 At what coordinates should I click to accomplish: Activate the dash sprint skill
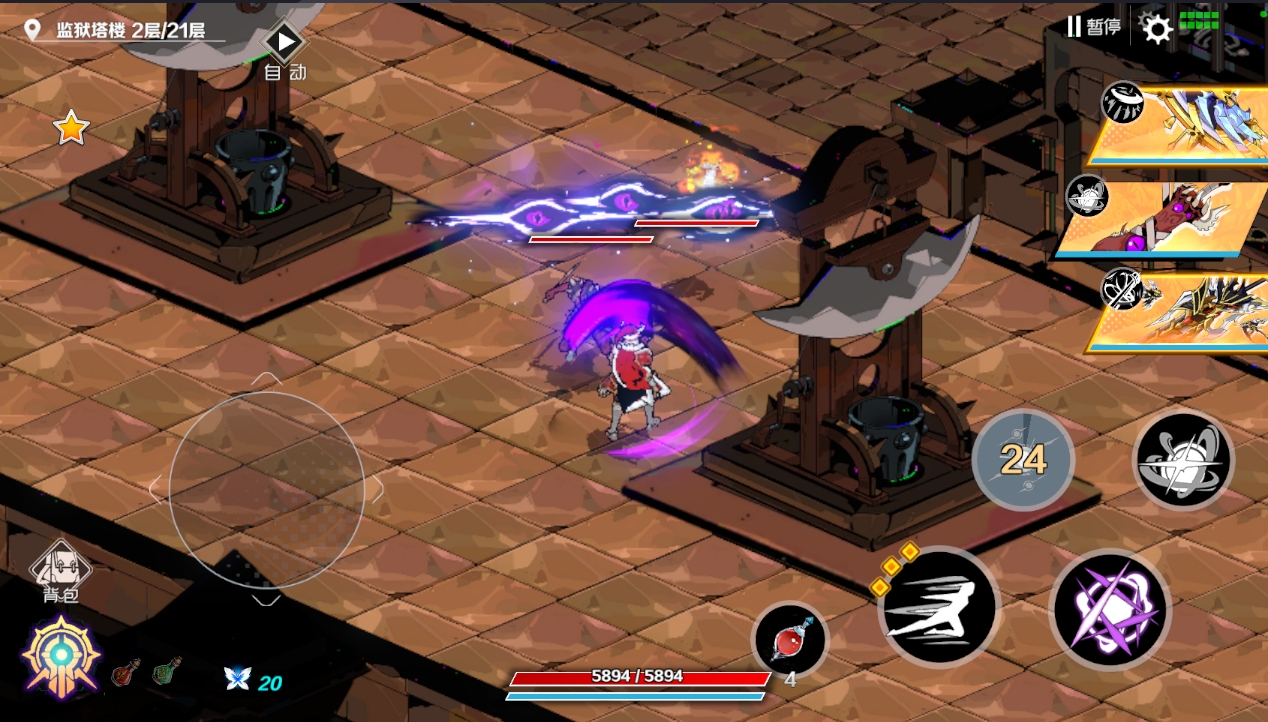coord(938,606)
